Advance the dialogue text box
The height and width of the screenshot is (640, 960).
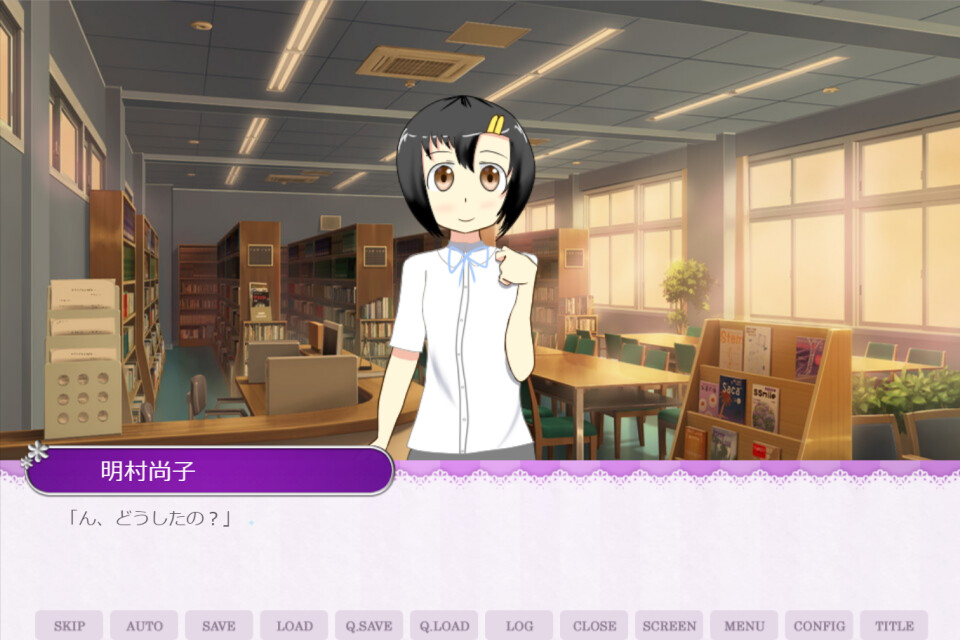(480, 550)
